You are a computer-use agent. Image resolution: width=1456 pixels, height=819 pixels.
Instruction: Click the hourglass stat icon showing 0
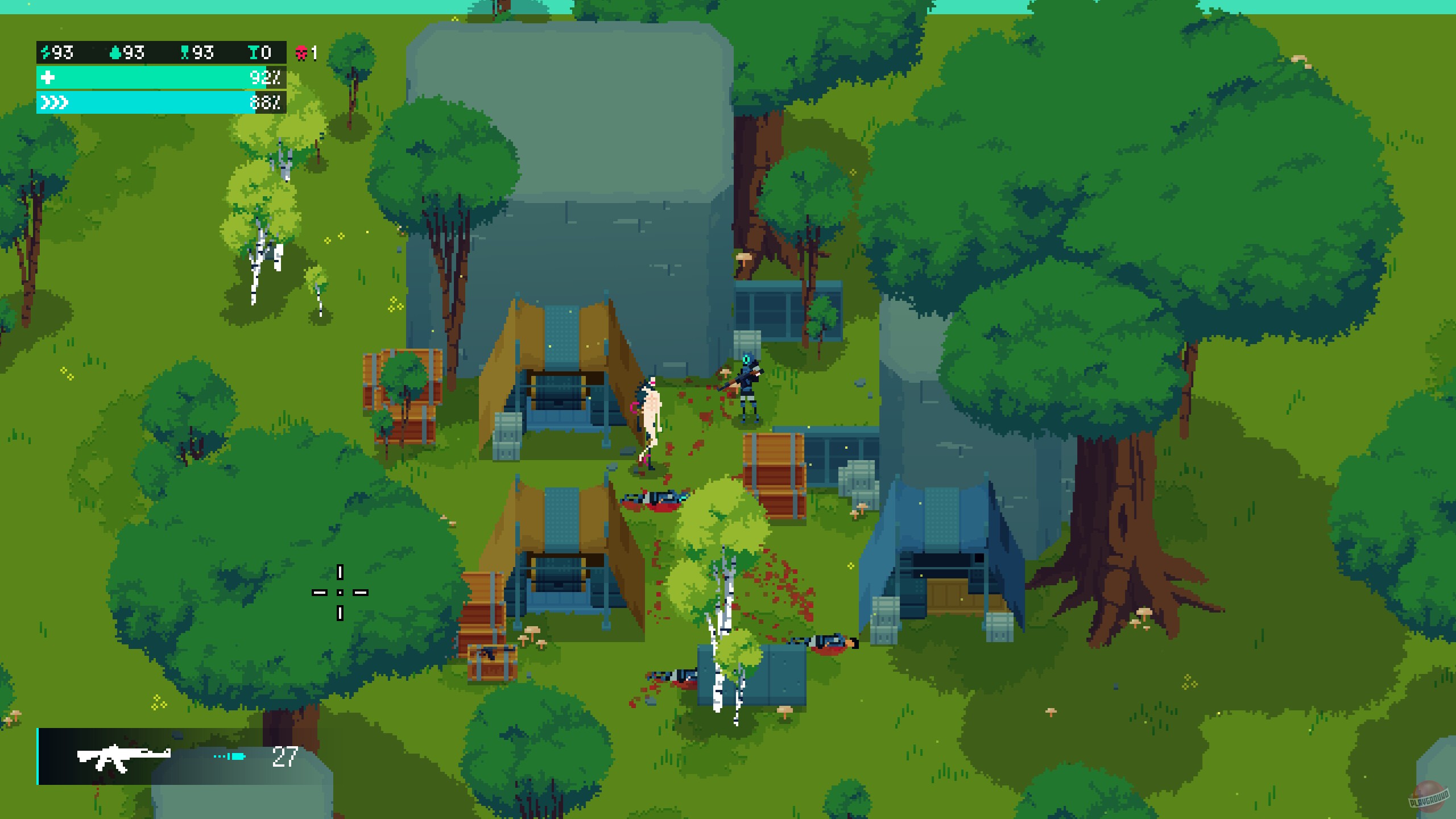(254, 52)
